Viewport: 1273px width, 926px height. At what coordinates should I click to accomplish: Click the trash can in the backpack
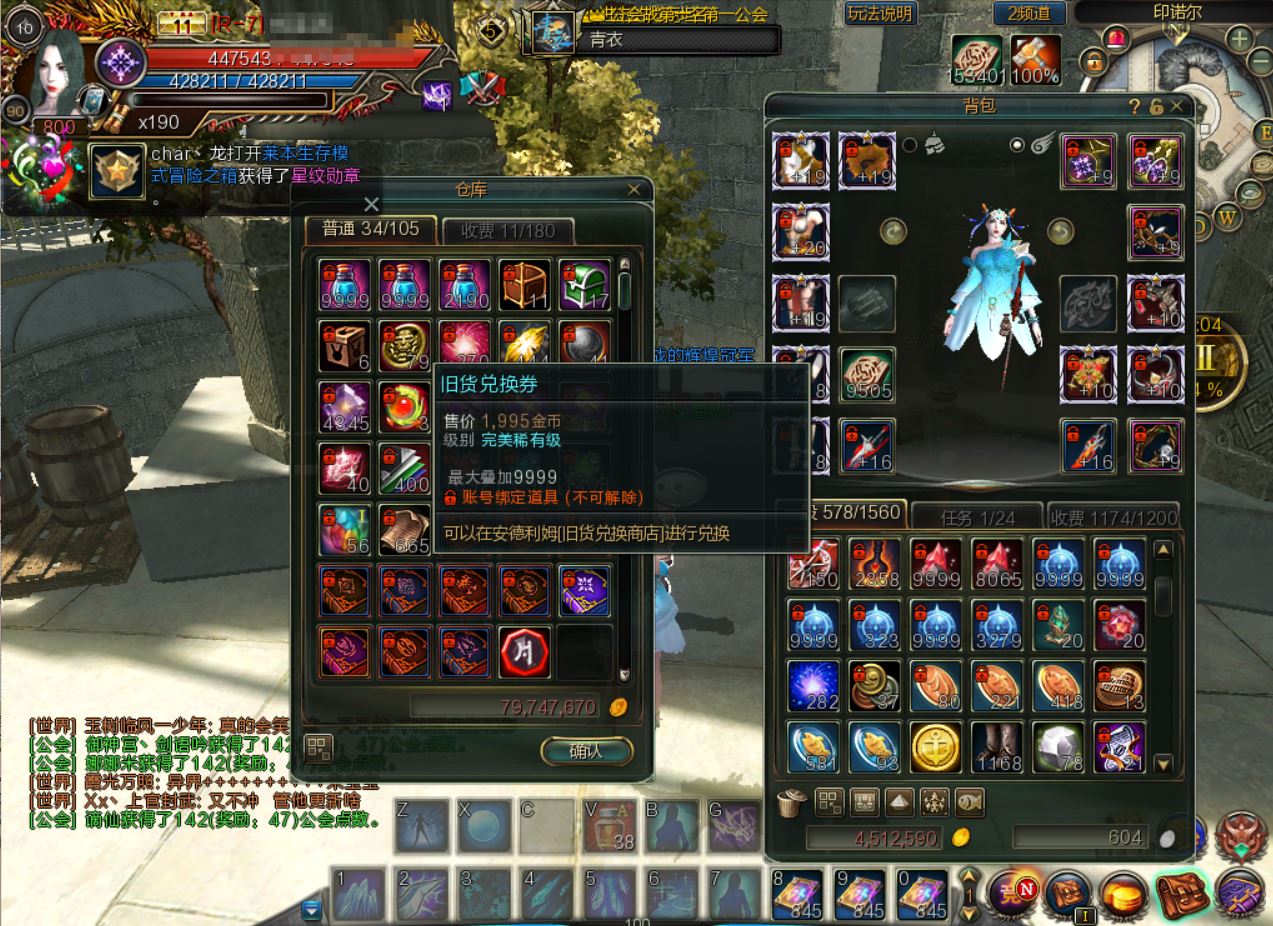790,802
